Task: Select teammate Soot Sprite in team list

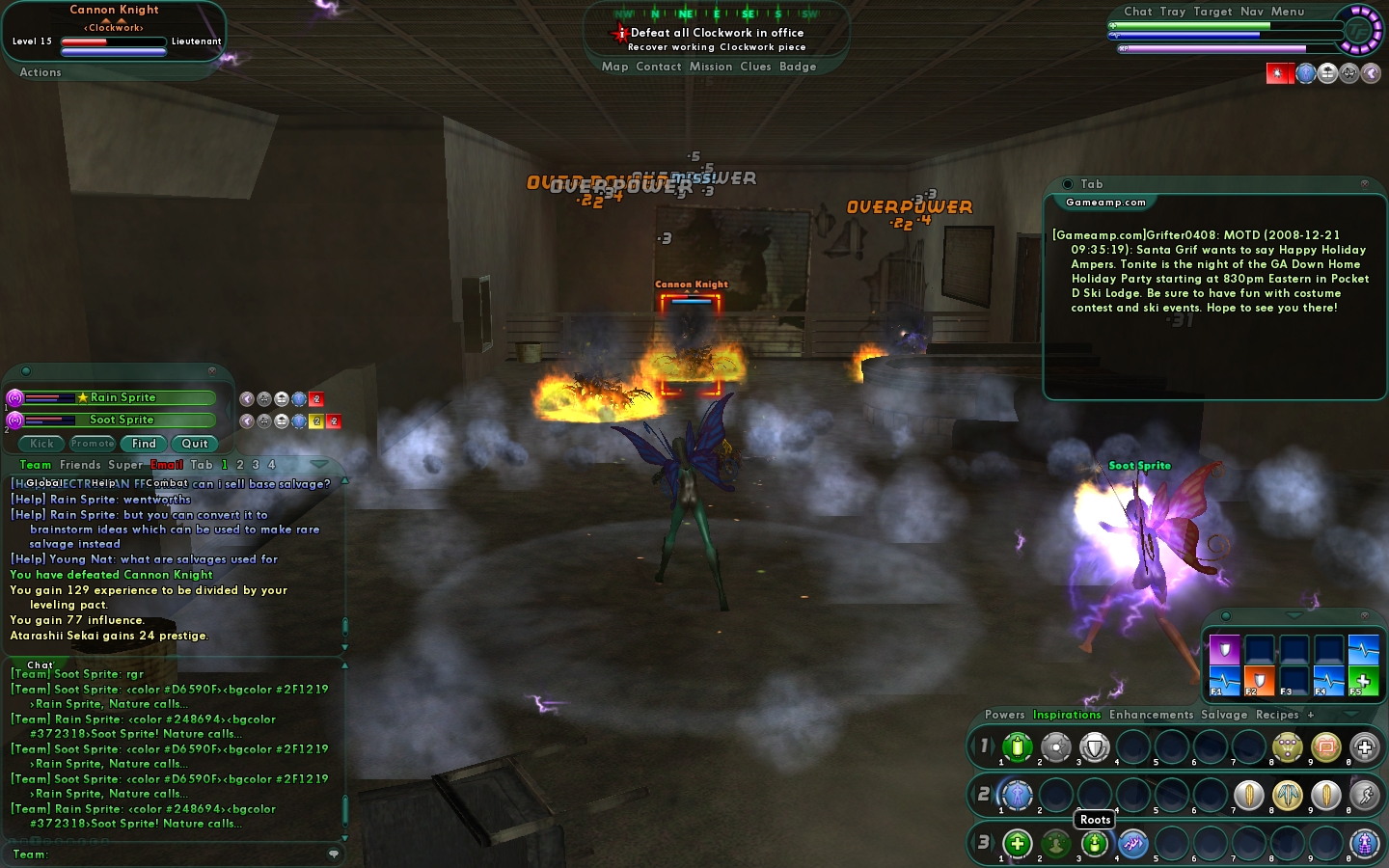Action: 122,420
